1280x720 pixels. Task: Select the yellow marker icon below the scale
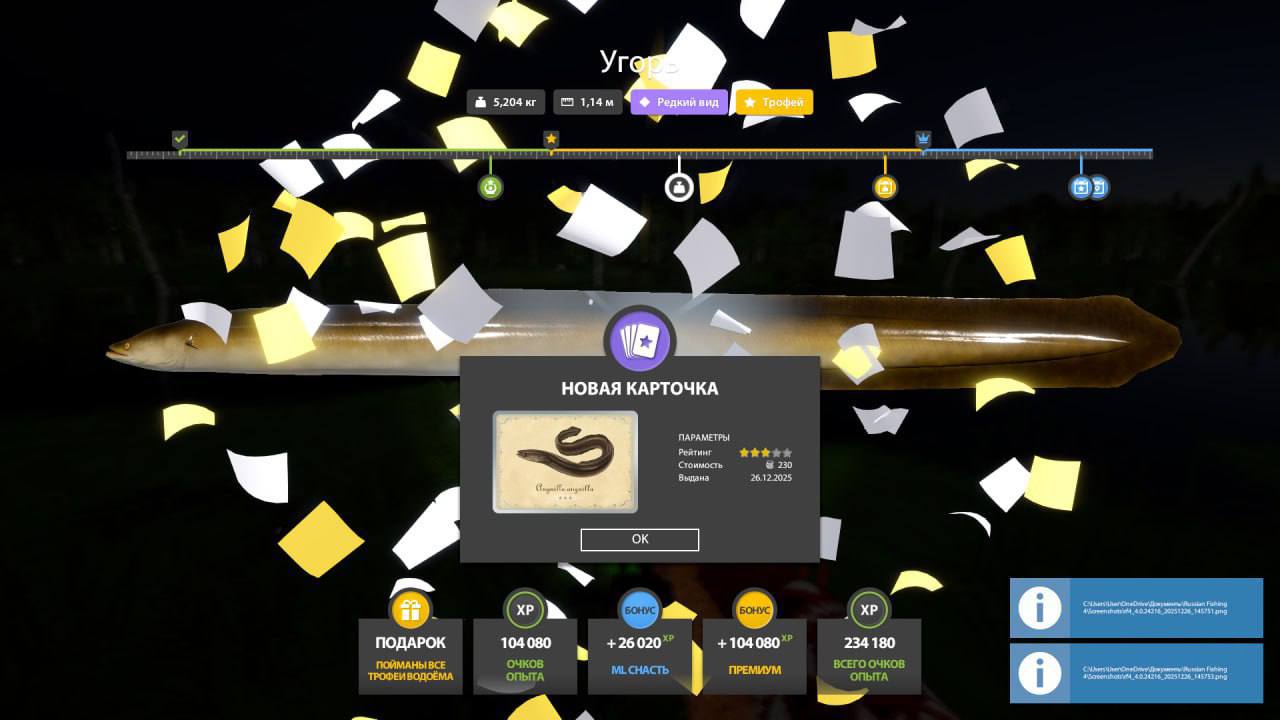(x=884, y=187)
